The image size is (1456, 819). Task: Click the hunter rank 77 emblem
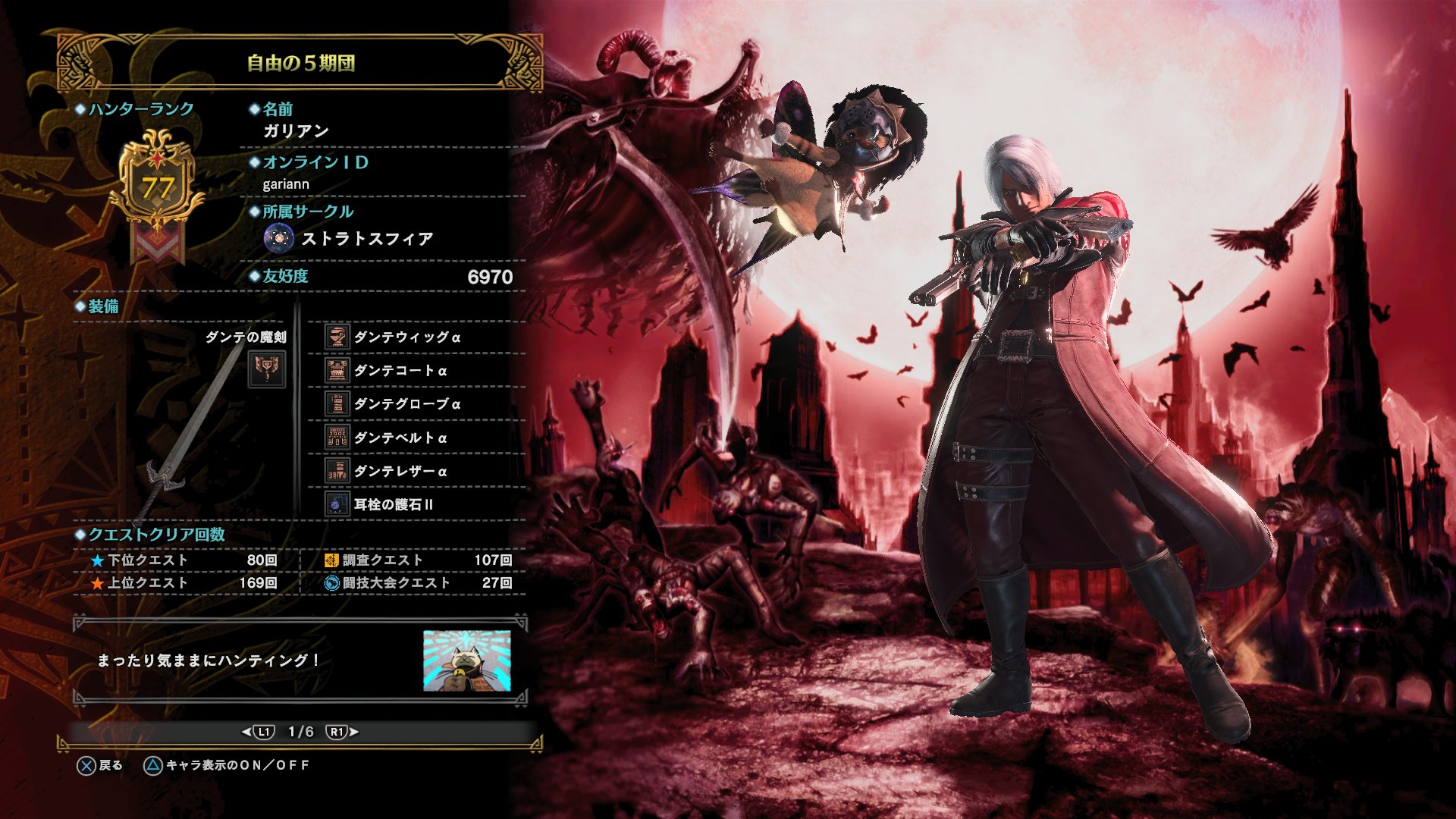point(158,186)
